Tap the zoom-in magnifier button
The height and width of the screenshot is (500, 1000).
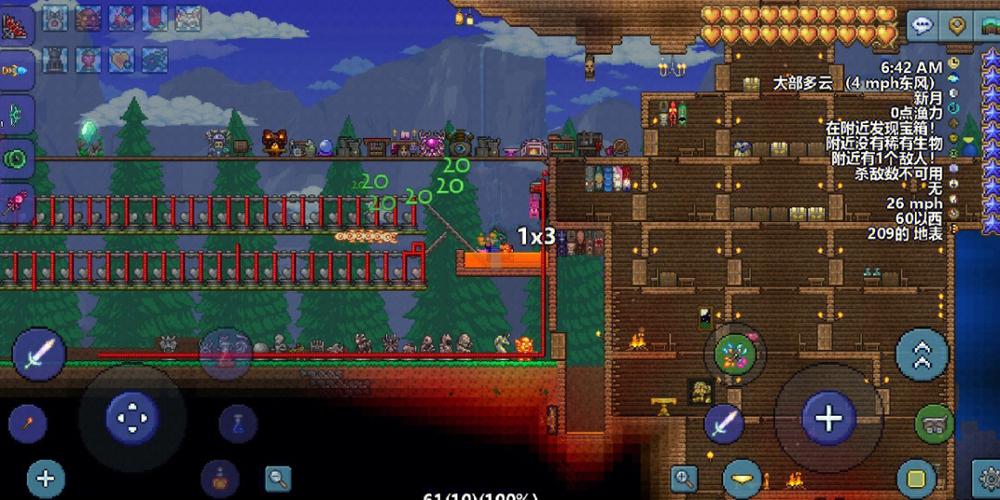tap(684, 478)
